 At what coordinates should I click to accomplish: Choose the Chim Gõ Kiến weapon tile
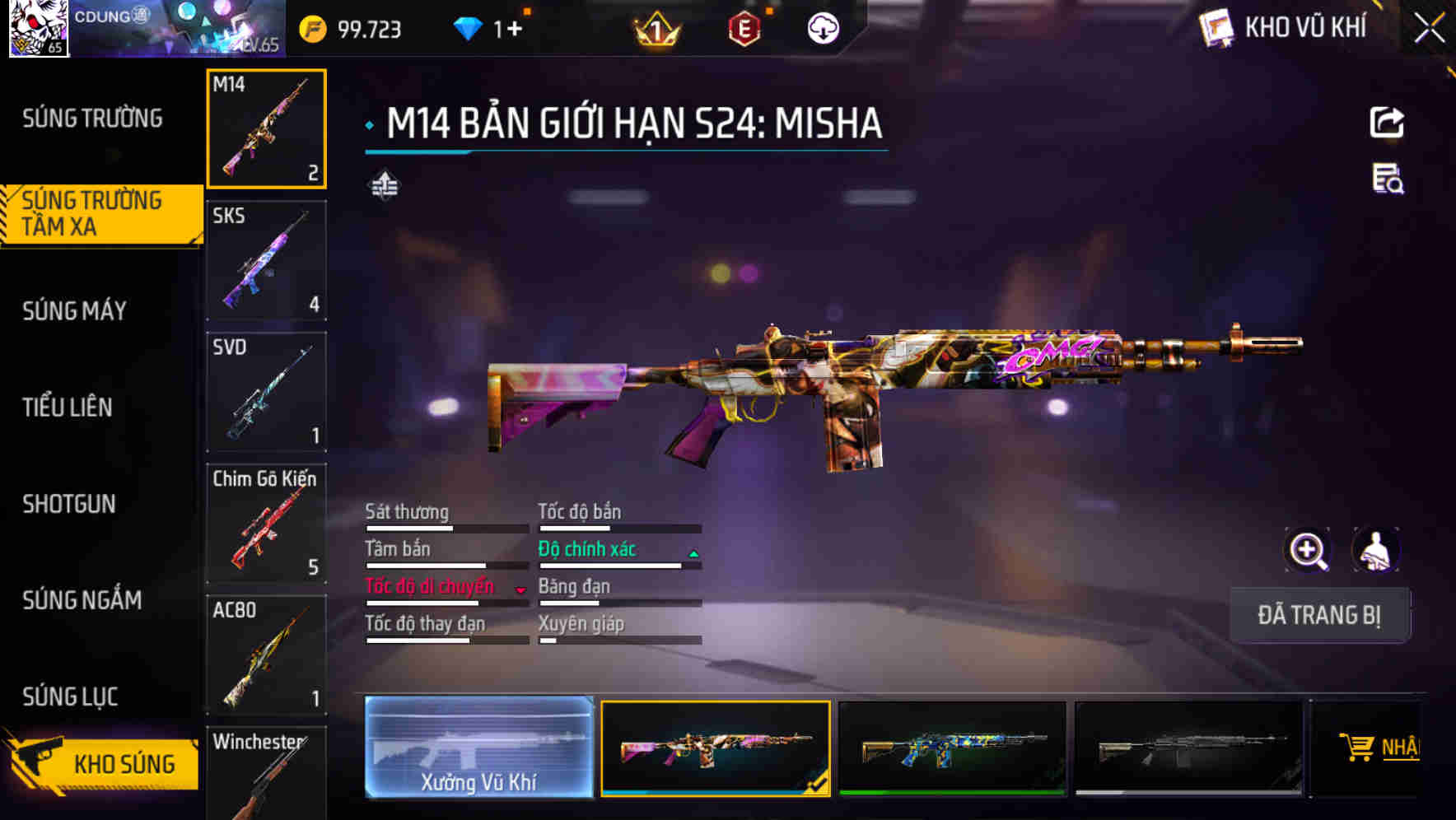[x=266, y=524]
